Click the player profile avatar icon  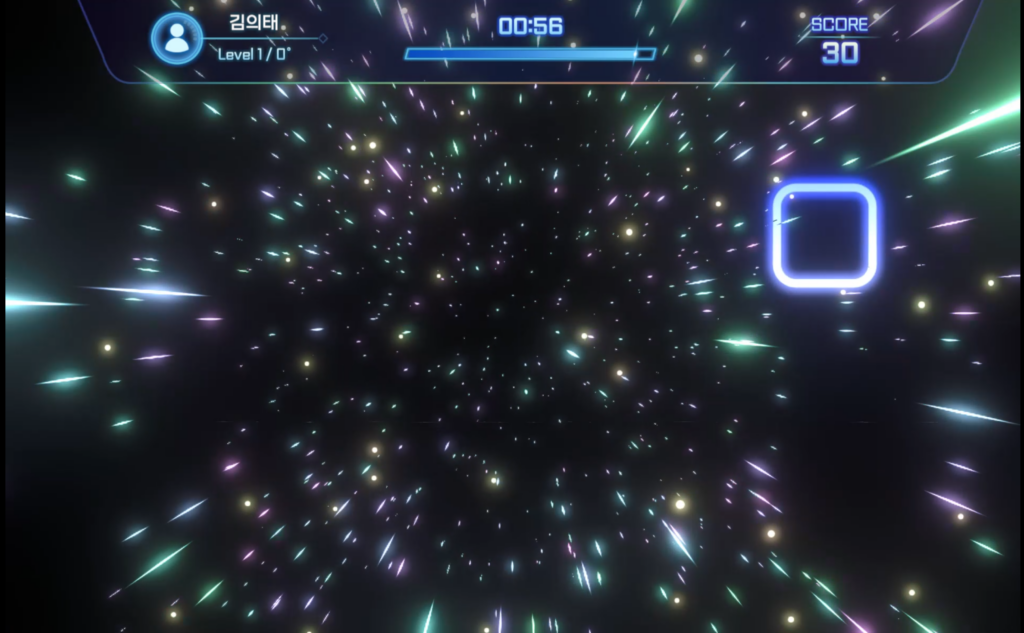(x=177, y=39)
